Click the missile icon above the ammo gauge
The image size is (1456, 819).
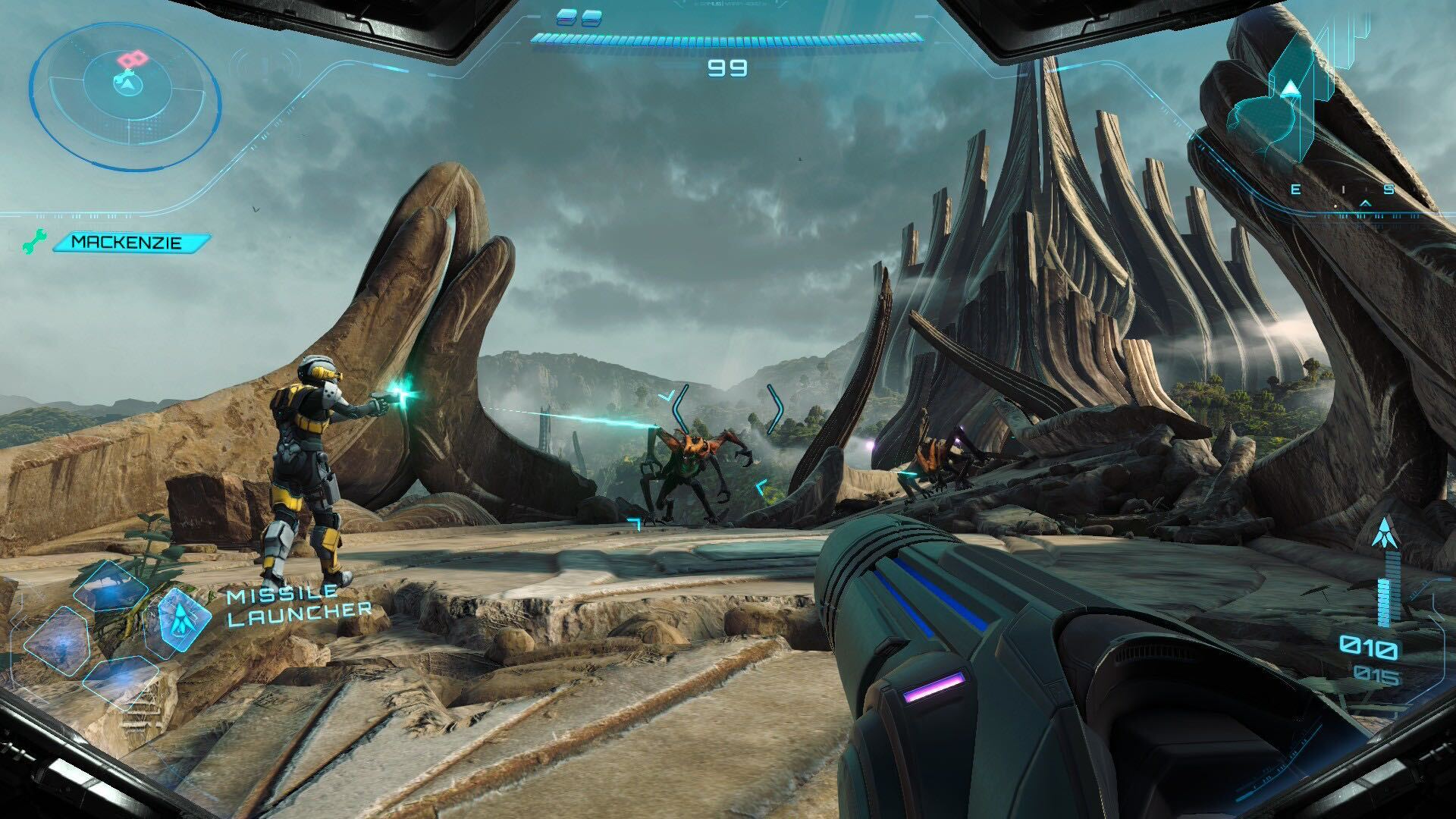(x=1385, y=533)
